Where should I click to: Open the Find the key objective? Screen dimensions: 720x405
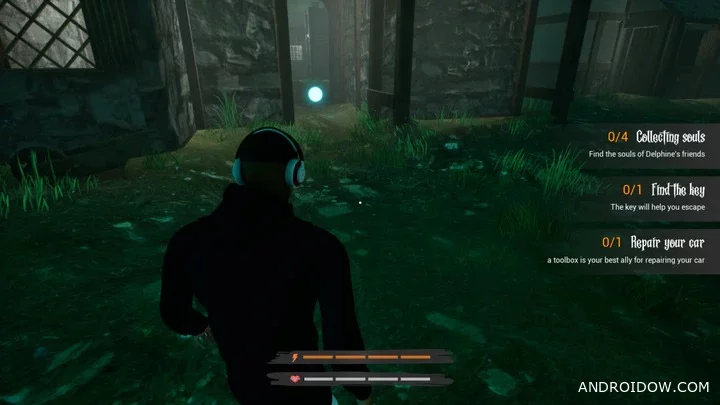[x=677, y=190]
